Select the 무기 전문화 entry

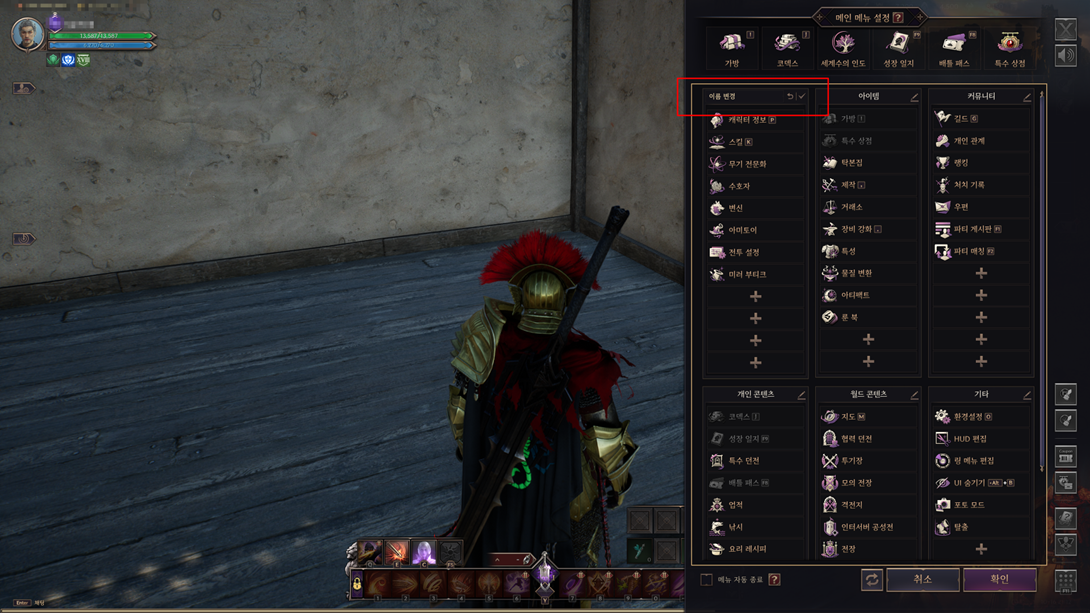tap(746, 164)
